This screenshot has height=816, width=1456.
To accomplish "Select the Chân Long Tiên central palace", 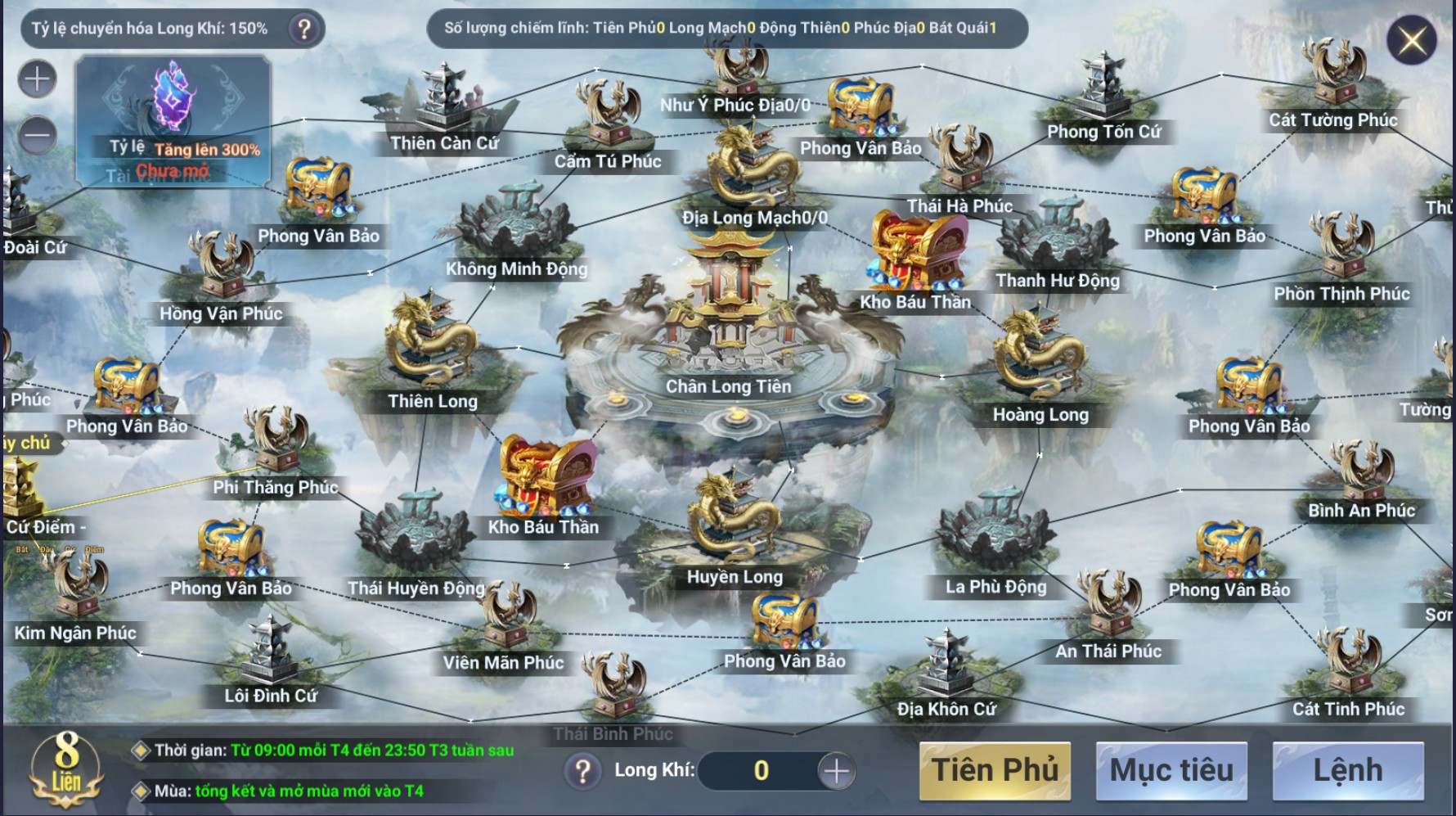I will (x=728, y=327).
